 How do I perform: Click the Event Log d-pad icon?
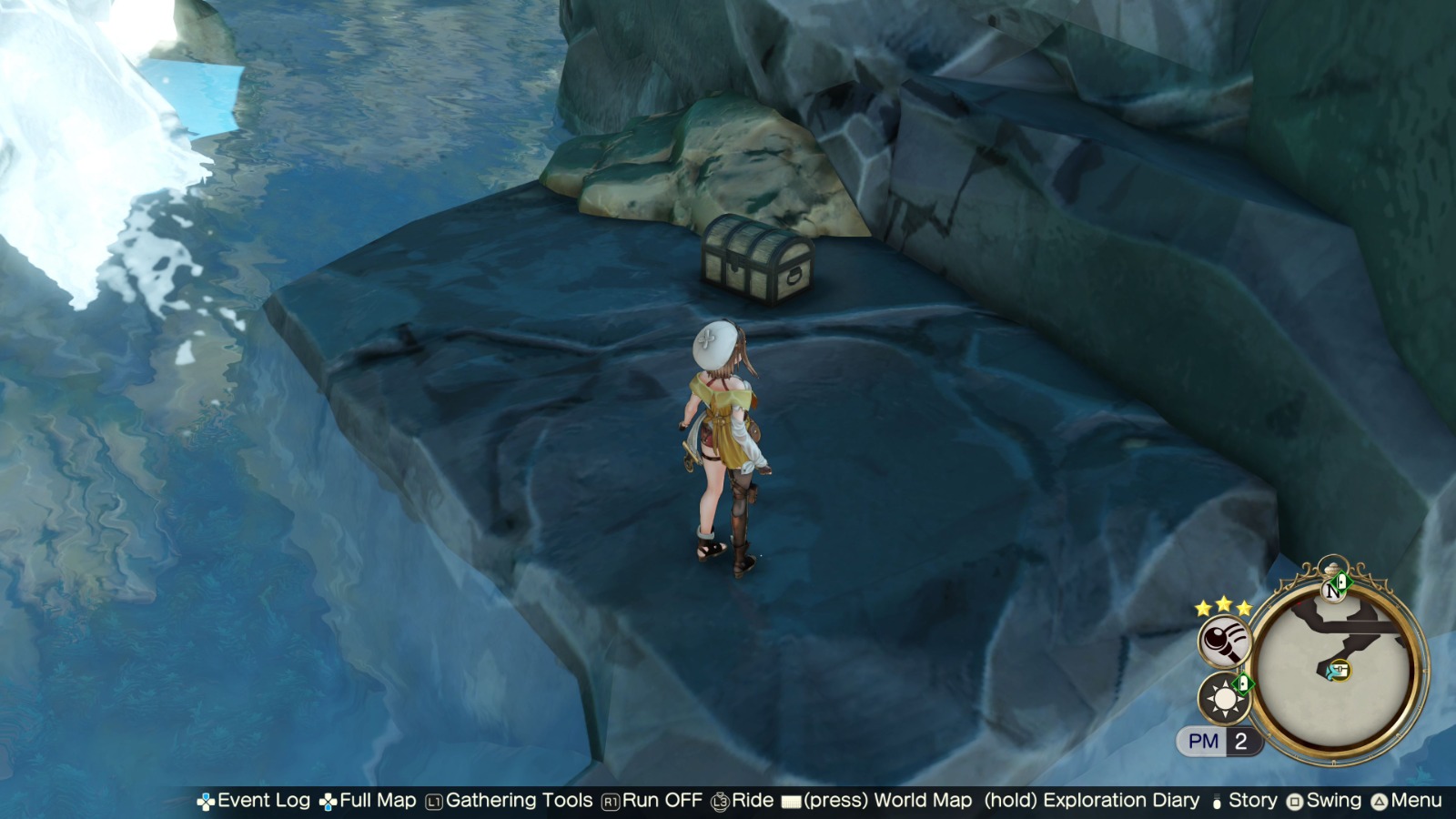point(207,802)
